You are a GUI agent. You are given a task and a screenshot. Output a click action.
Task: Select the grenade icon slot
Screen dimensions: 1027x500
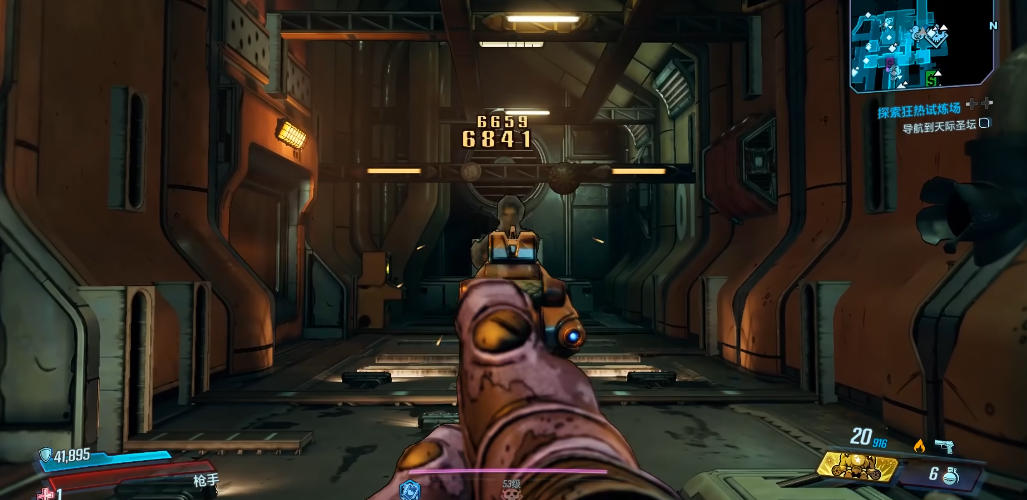952,478
